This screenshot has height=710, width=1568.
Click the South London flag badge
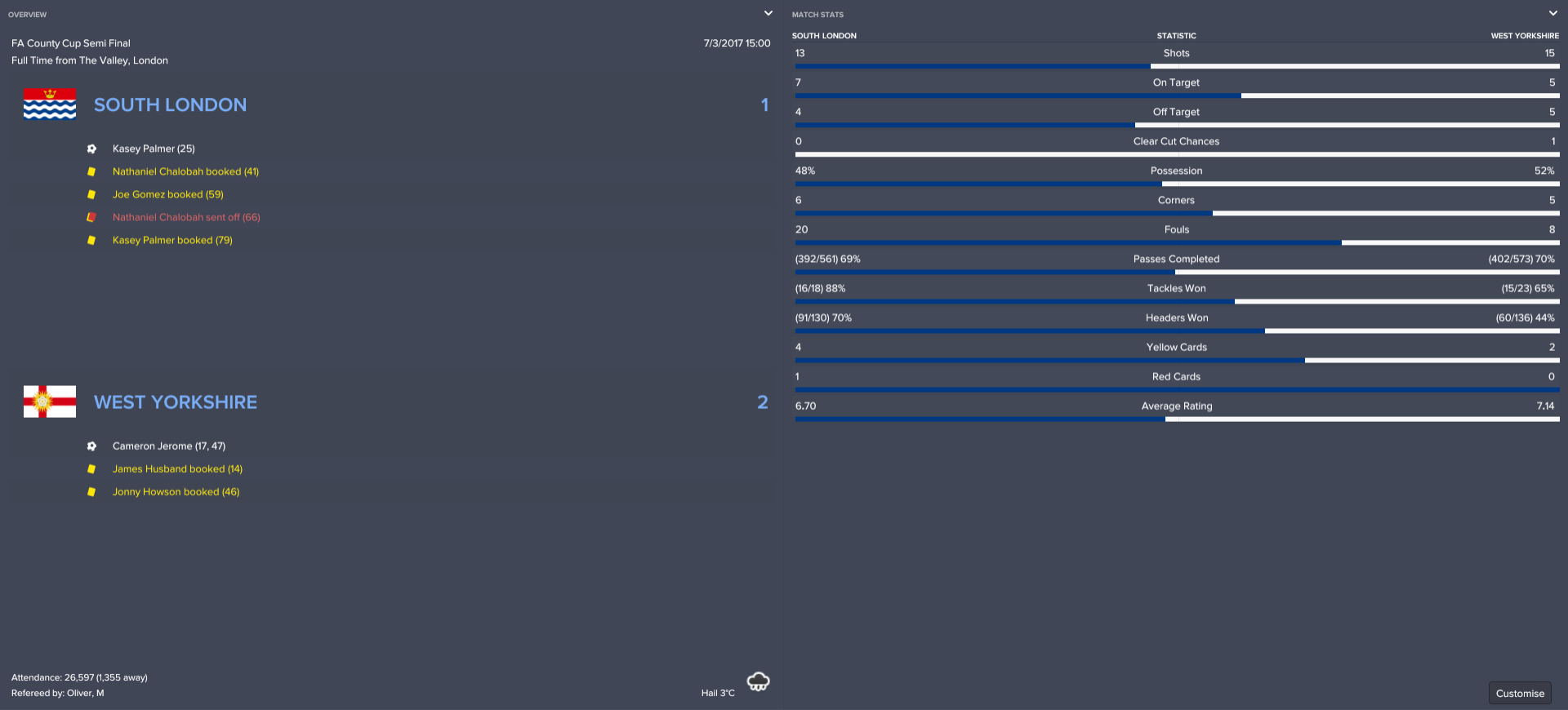point(50,104)
